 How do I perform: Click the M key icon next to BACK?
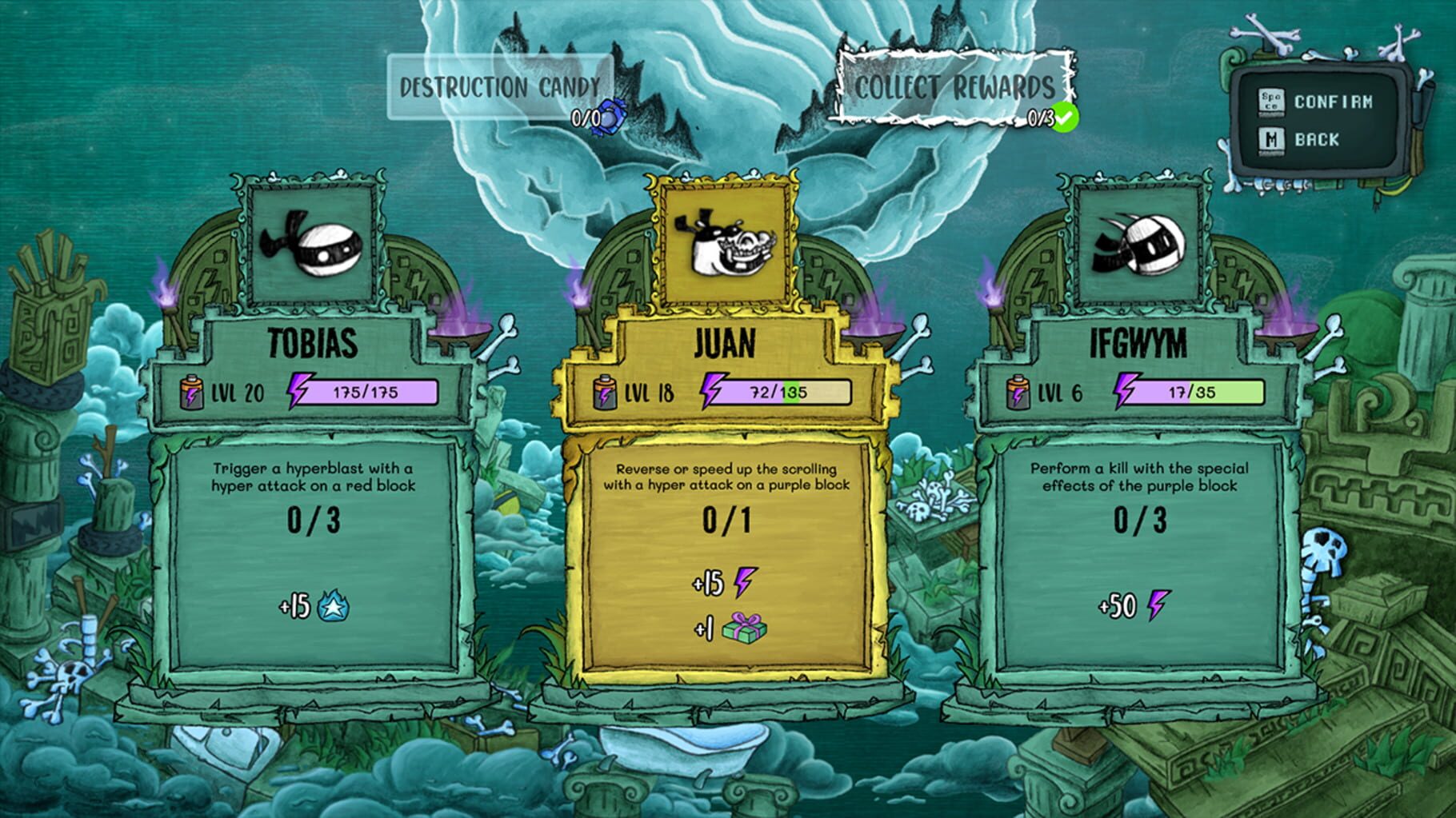tap(1272, 141)
